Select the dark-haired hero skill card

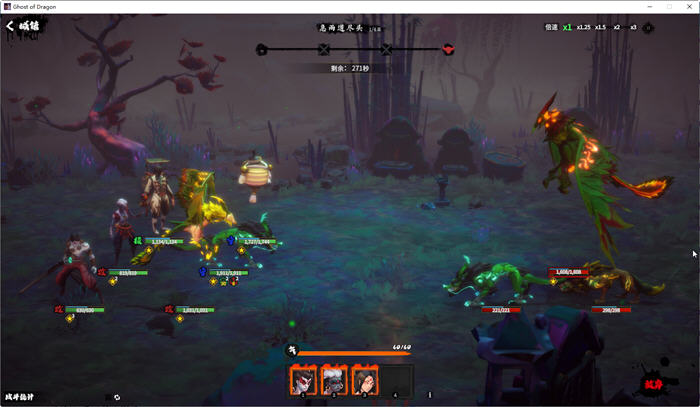point(365,380)
